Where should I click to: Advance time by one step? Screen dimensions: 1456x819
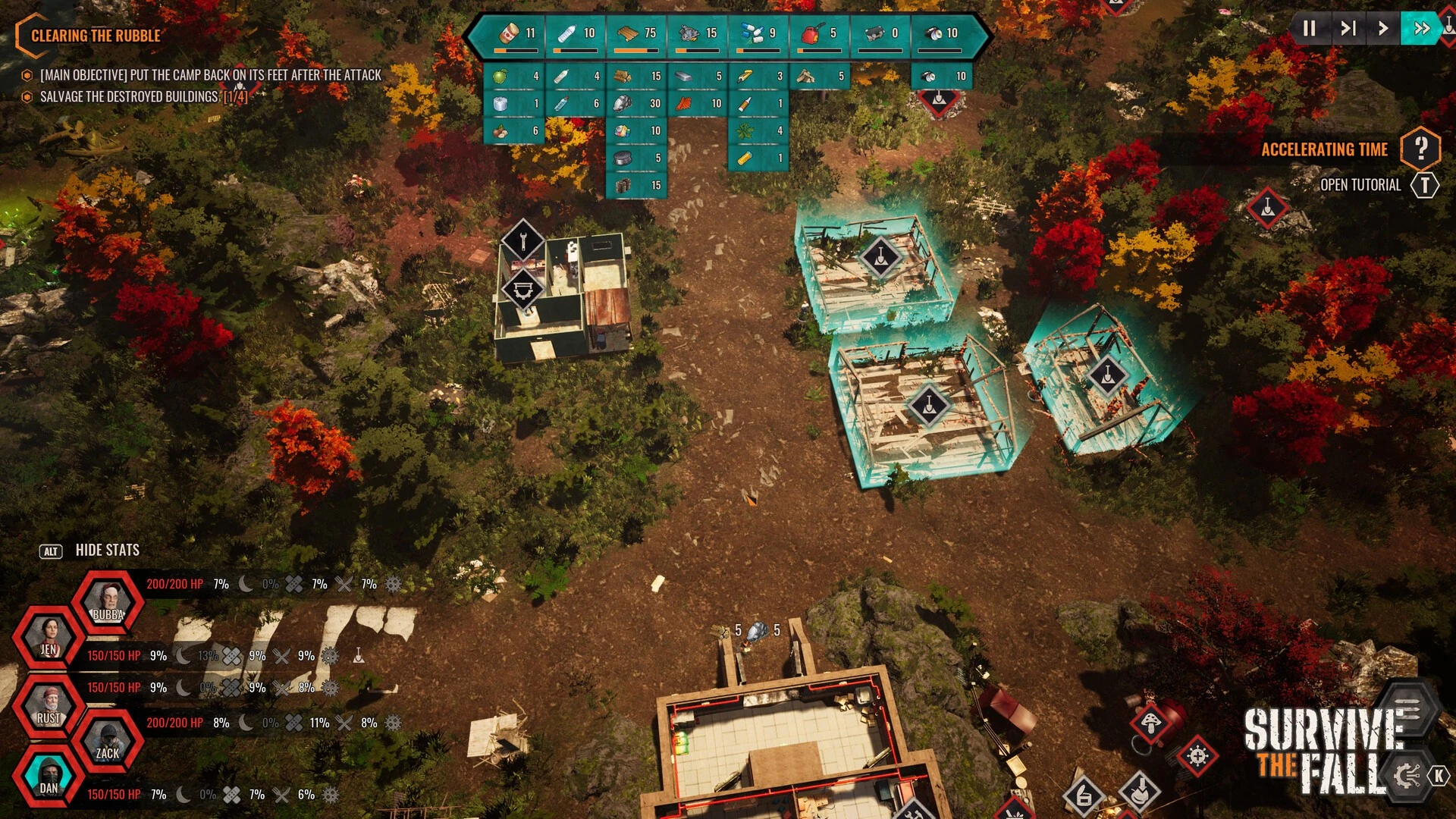pyautogui.click(x=1348, y=29)
